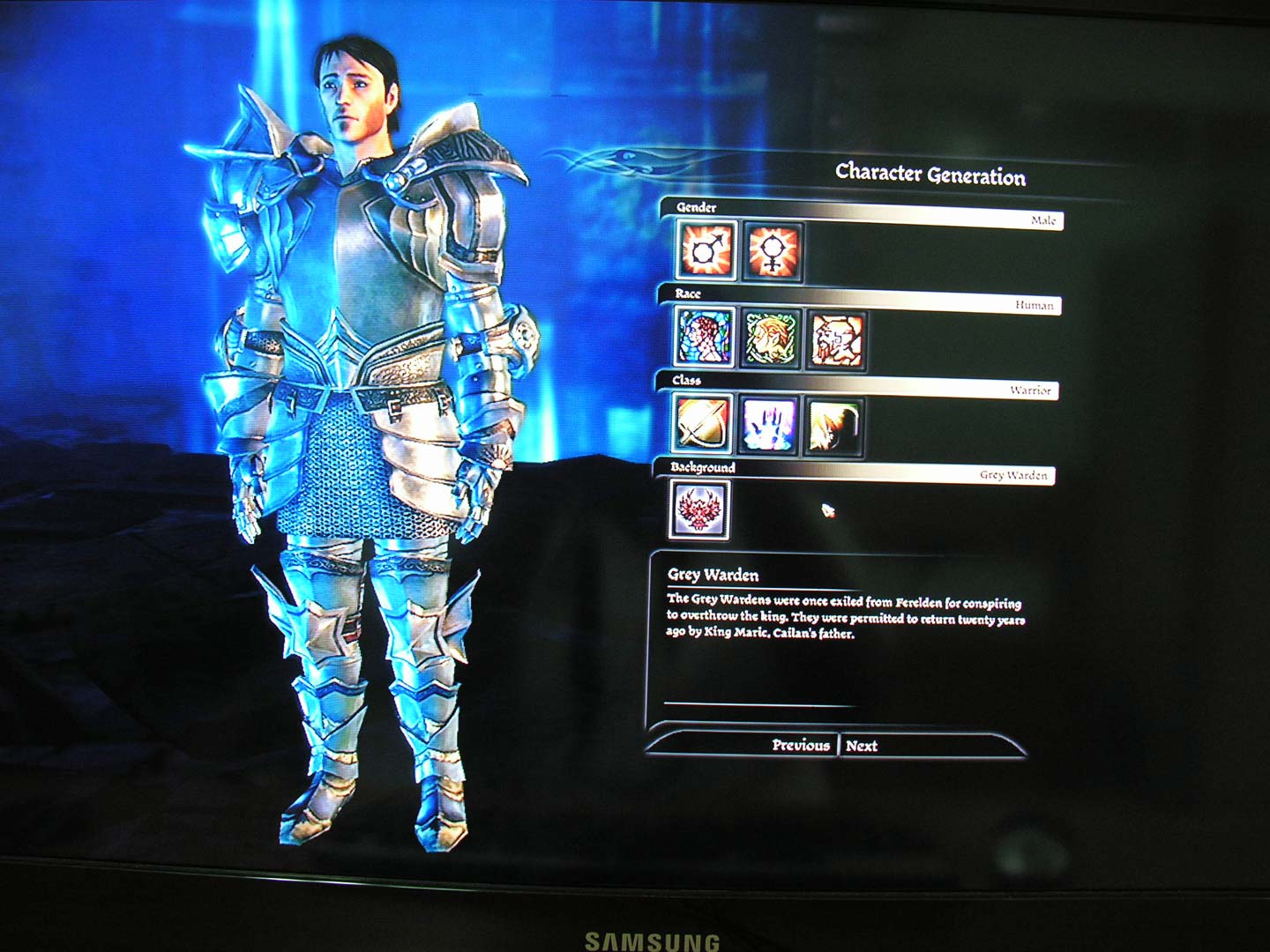Pick the Rogue class icon
The image size is (1270, 952).
tap(832, 424)
